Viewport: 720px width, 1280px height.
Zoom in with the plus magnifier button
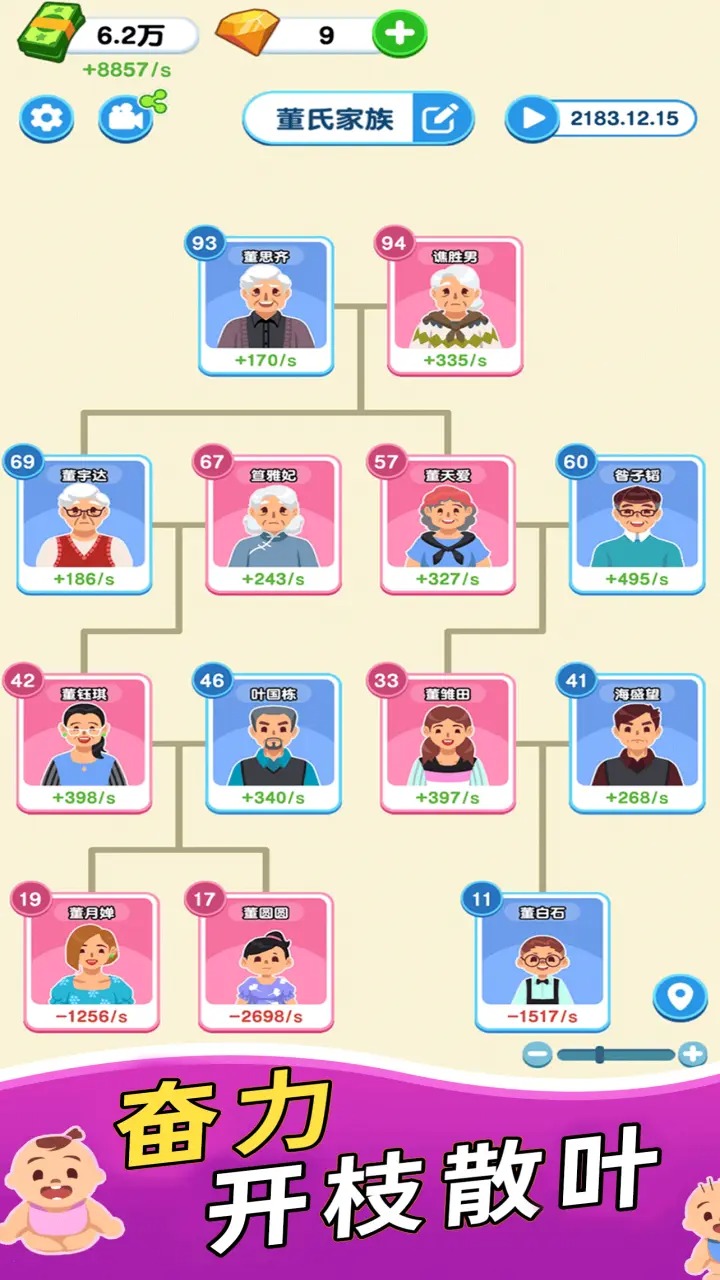[x=692, y=1054]
